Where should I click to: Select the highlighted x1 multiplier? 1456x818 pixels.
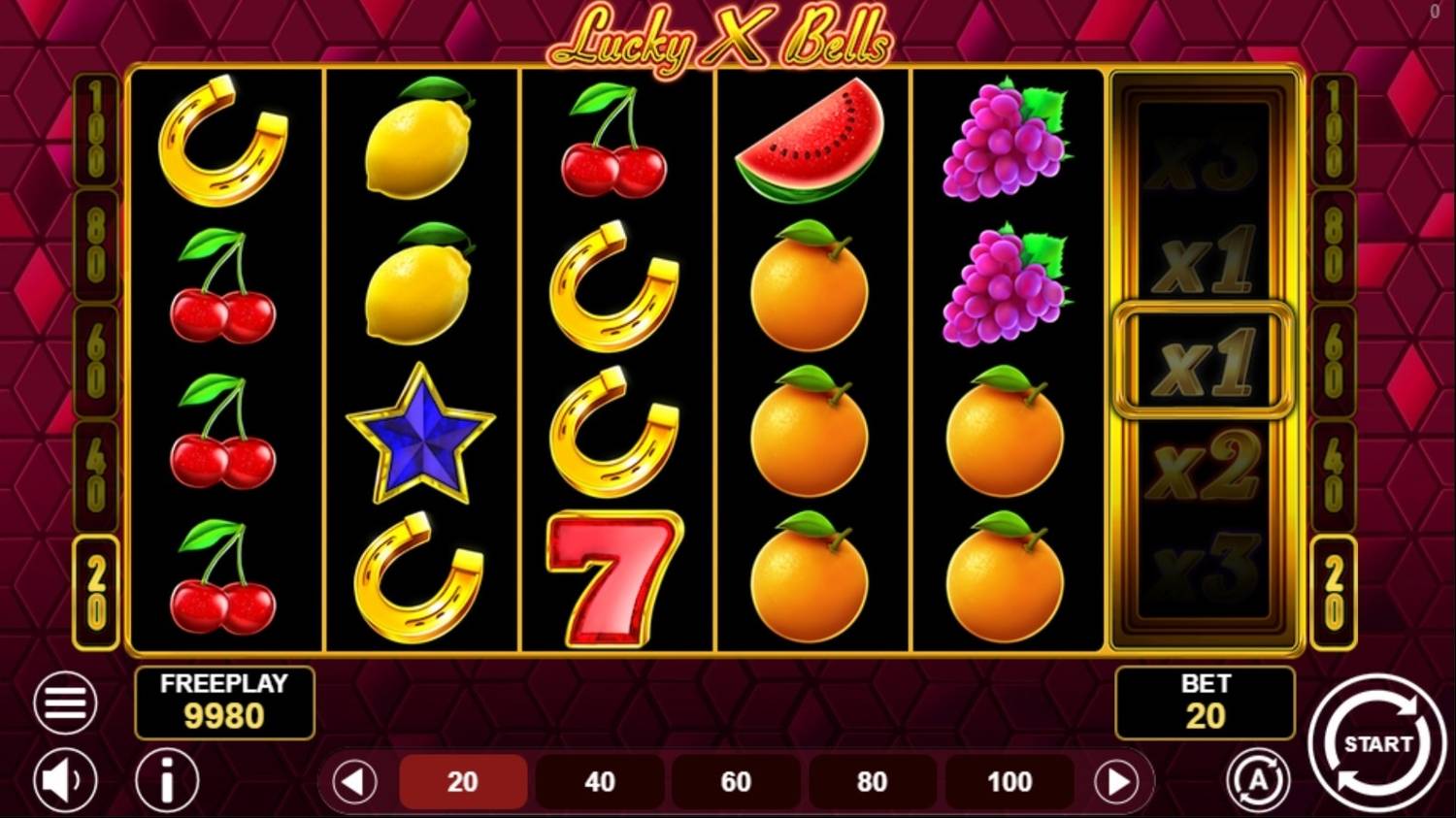pyautogui.click(x=1204, y=359)
